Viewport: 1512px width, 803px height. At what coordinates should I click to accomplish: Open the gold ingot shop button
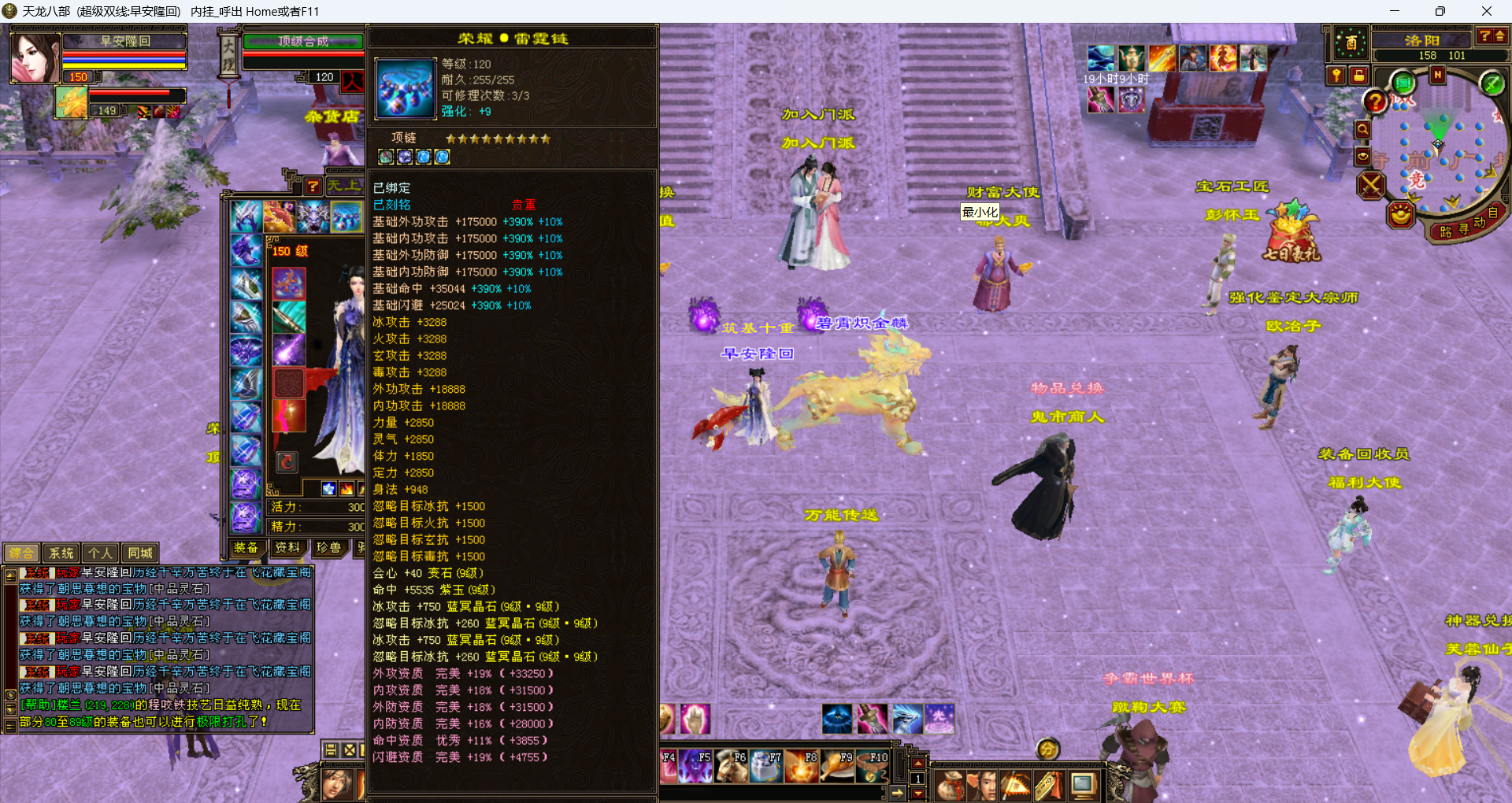[1401, 214]
